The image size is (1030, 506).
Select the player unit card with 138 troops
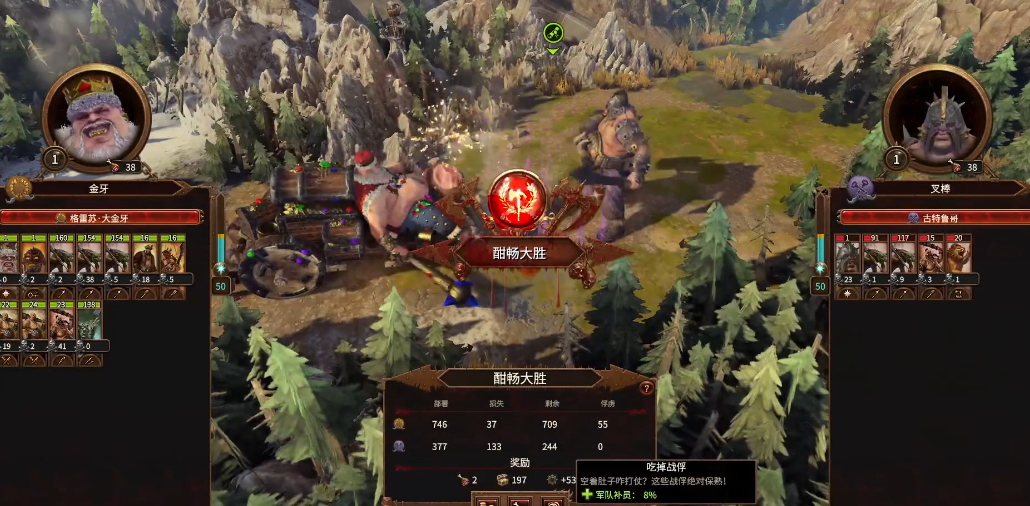click(90, 319)
